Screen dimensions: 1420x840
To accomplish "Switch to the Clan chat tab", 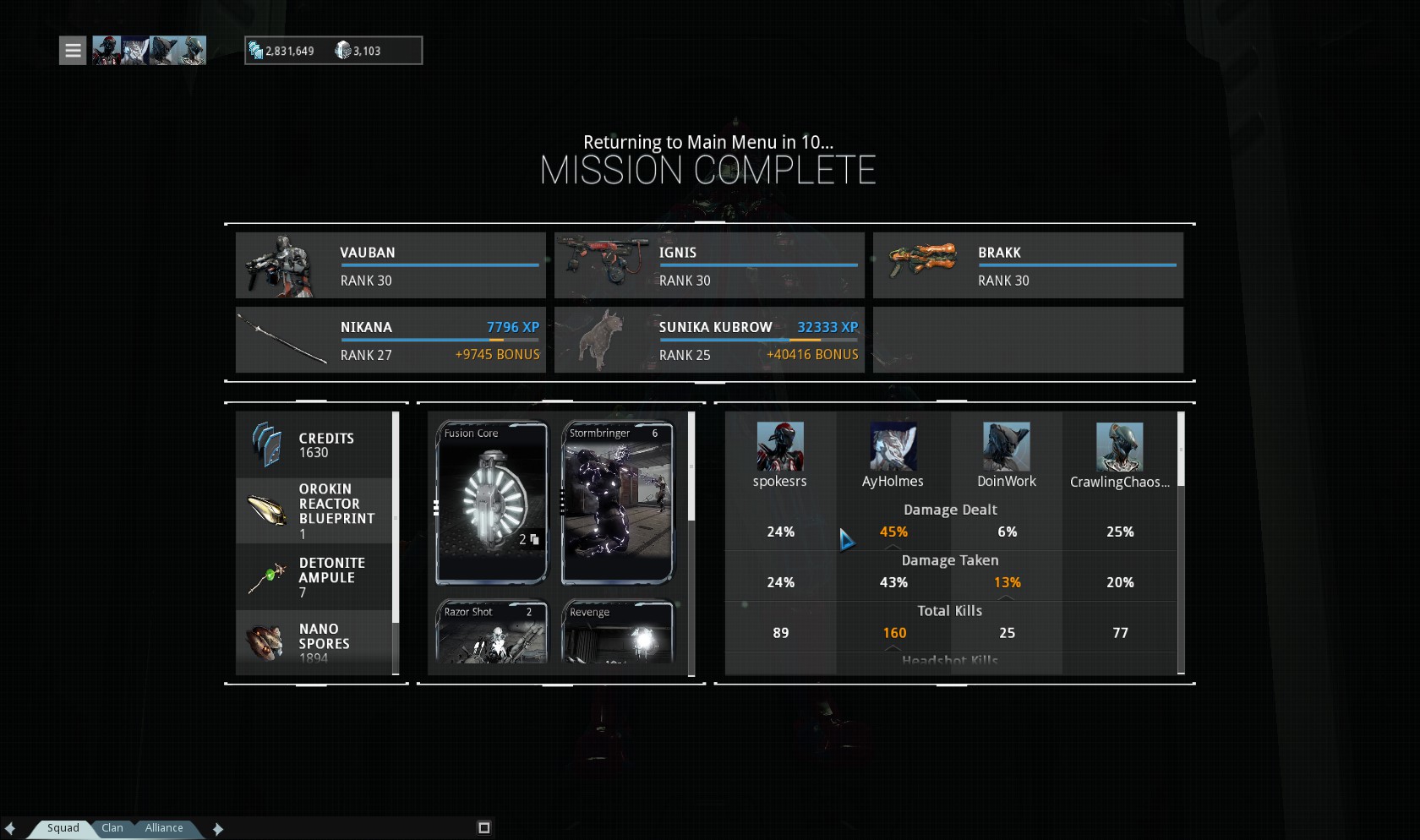I will (x=112, y=828).
